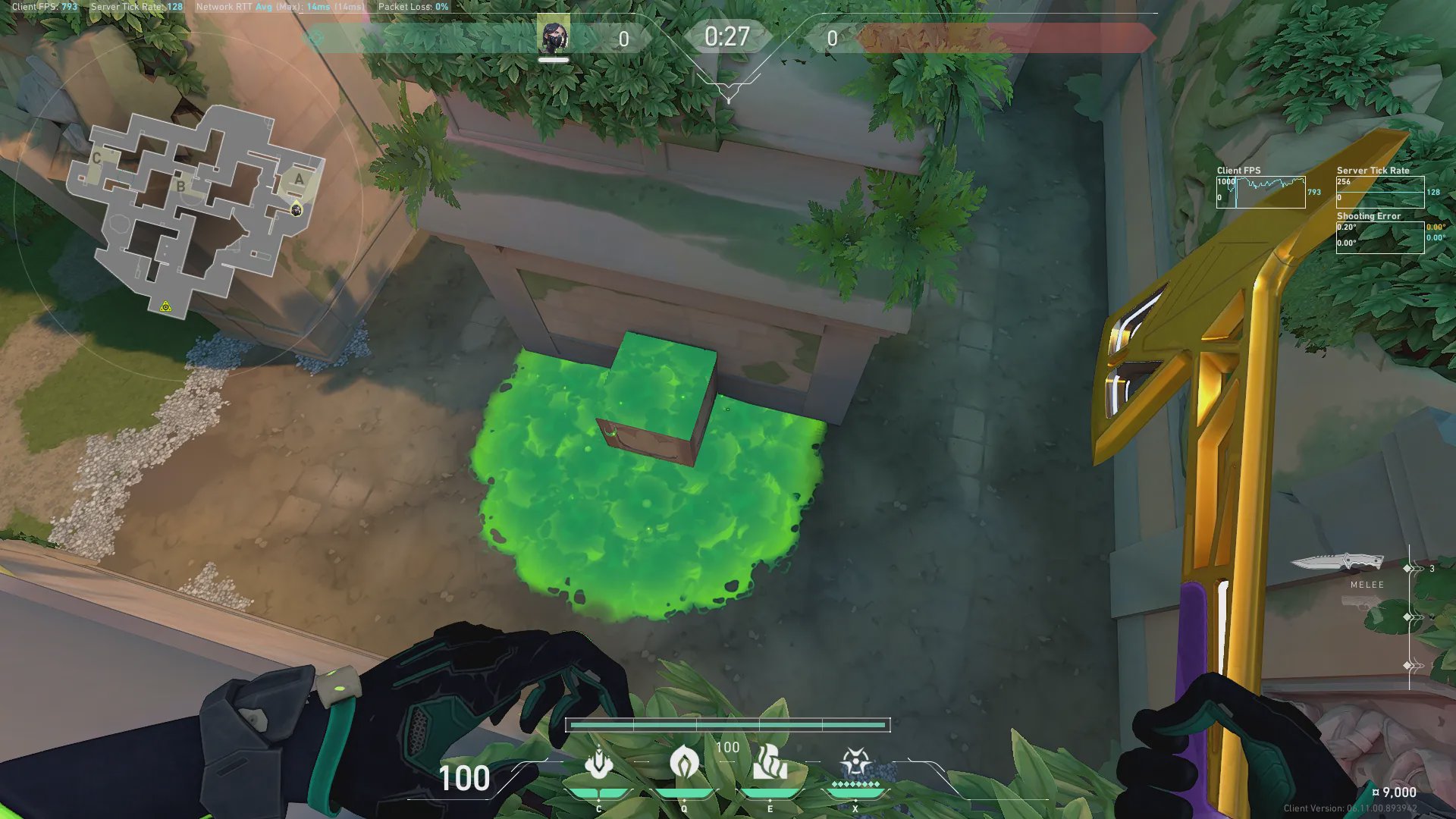Viewport: 1456px width, 819px height.
Task: Choose the faded sidearm pistol slot
Action: coord(1360,604)
